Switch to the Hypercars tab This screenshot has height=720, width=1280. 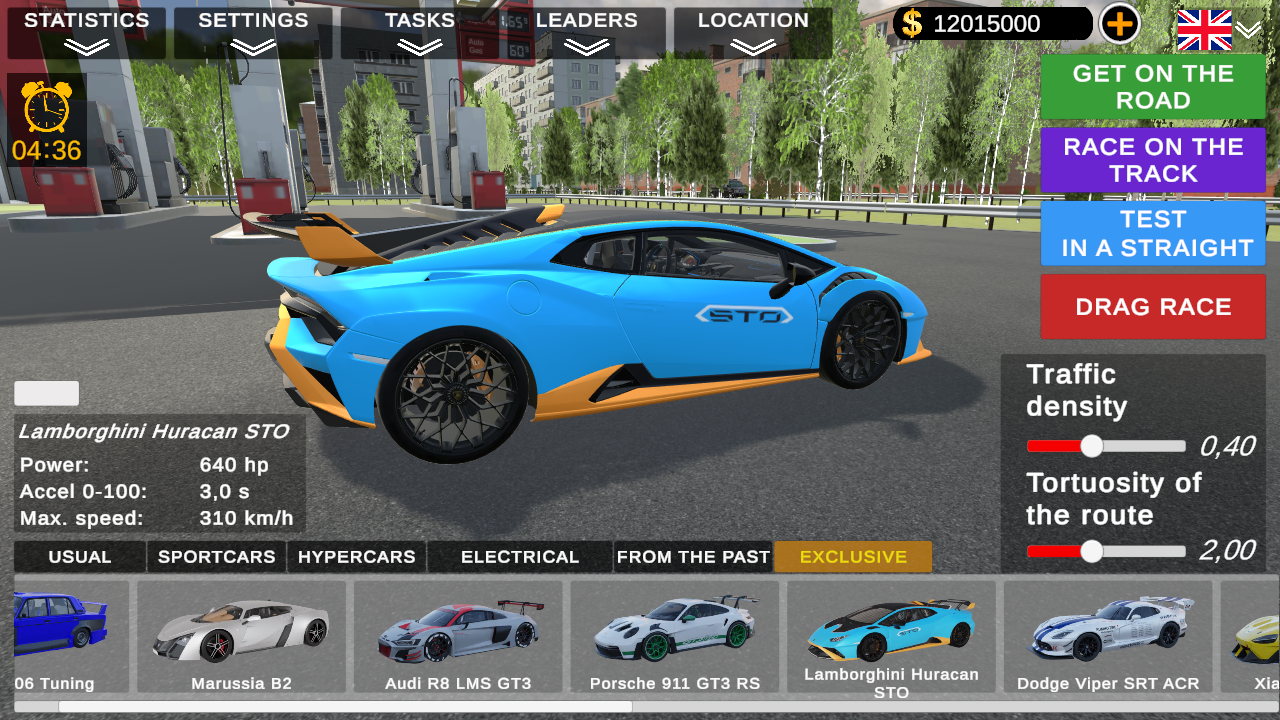point(357,556)
